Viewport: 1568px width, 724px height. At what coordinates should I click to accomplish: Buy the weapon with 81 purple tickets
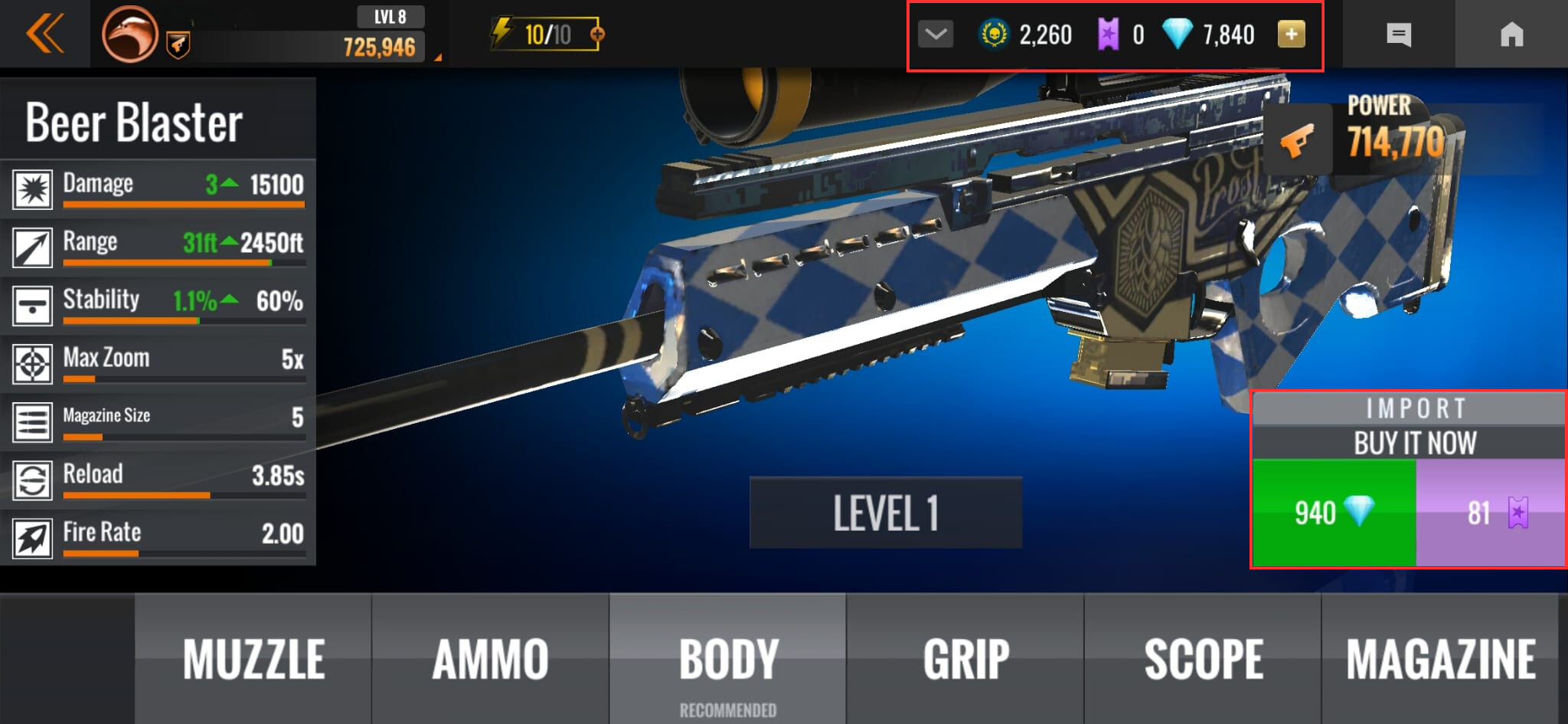pyautogui.click(x=1490, y=513)
